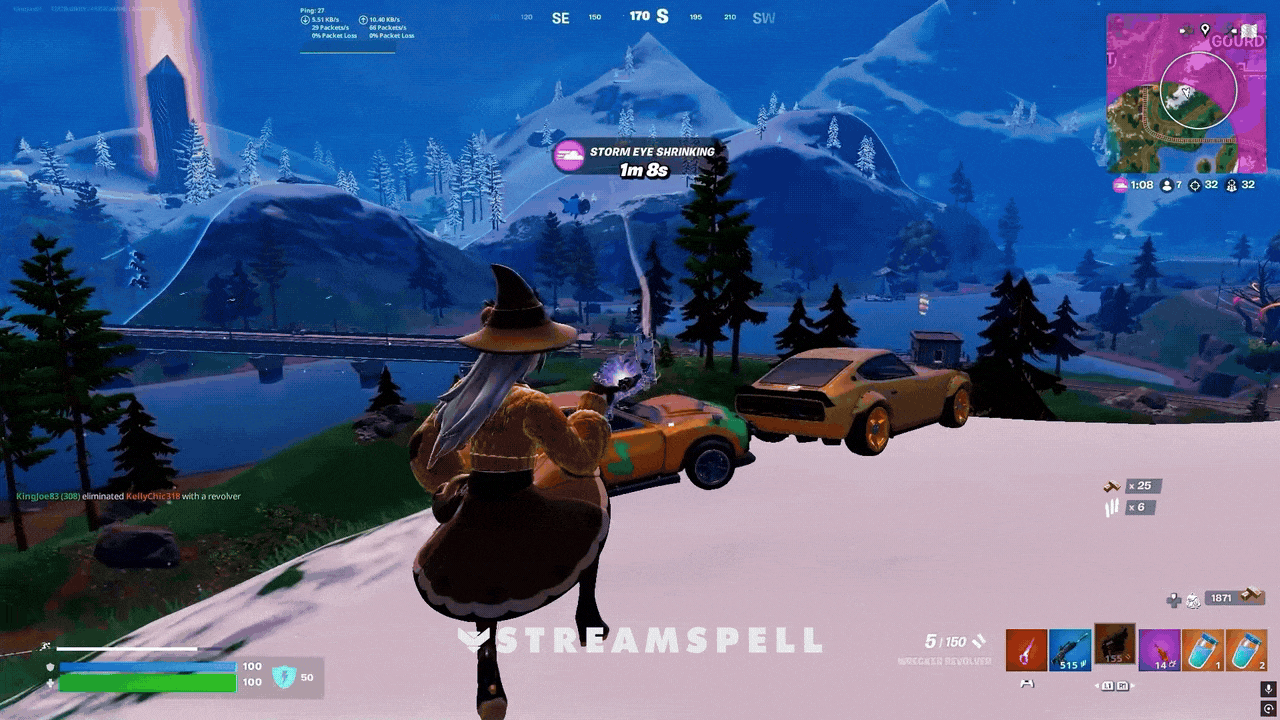Choose the purple slot with 14 ammo

tap(1159, 650)
